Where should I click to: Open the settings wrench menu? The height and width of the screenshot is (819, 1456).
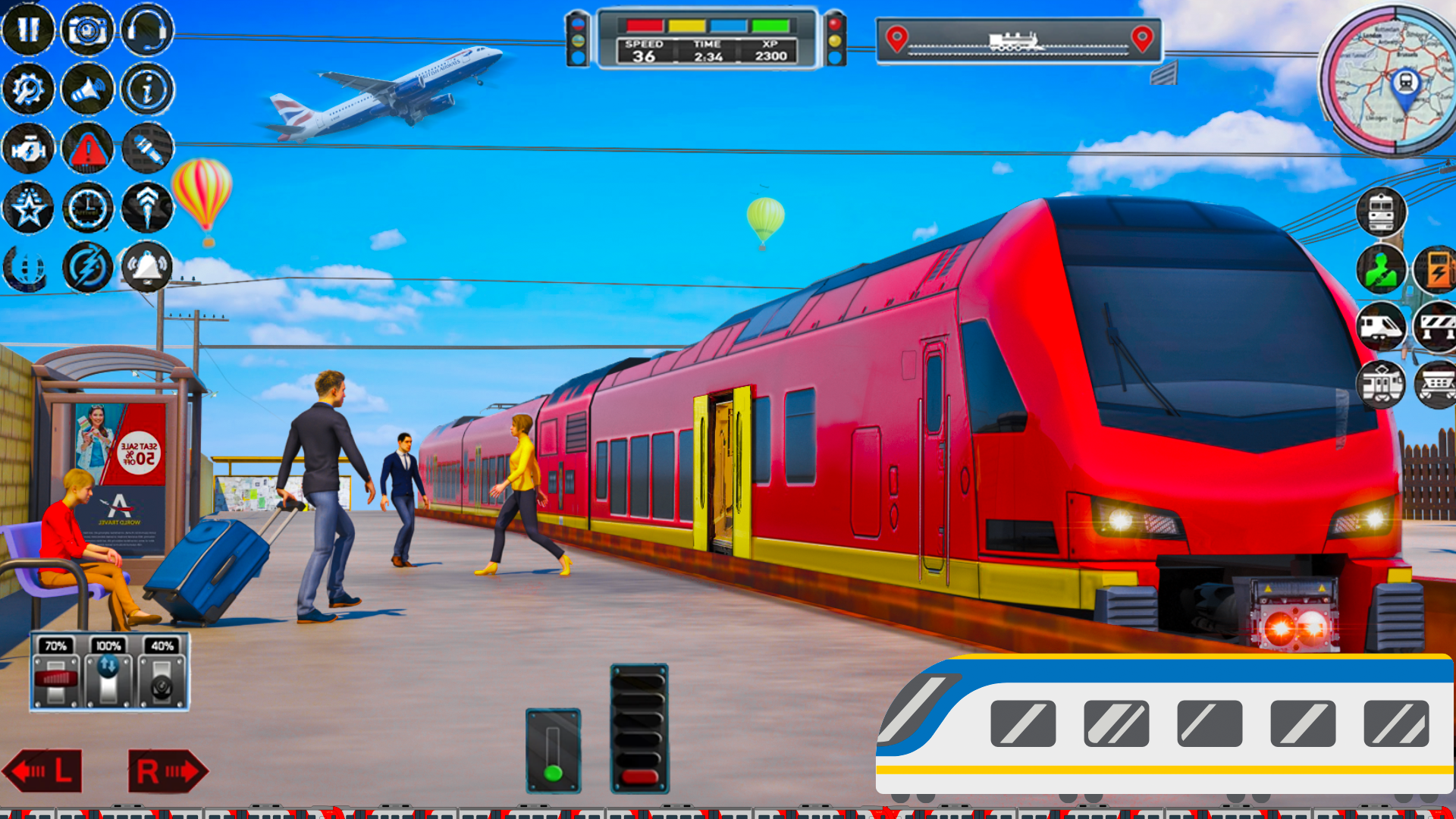coord(29,89)
